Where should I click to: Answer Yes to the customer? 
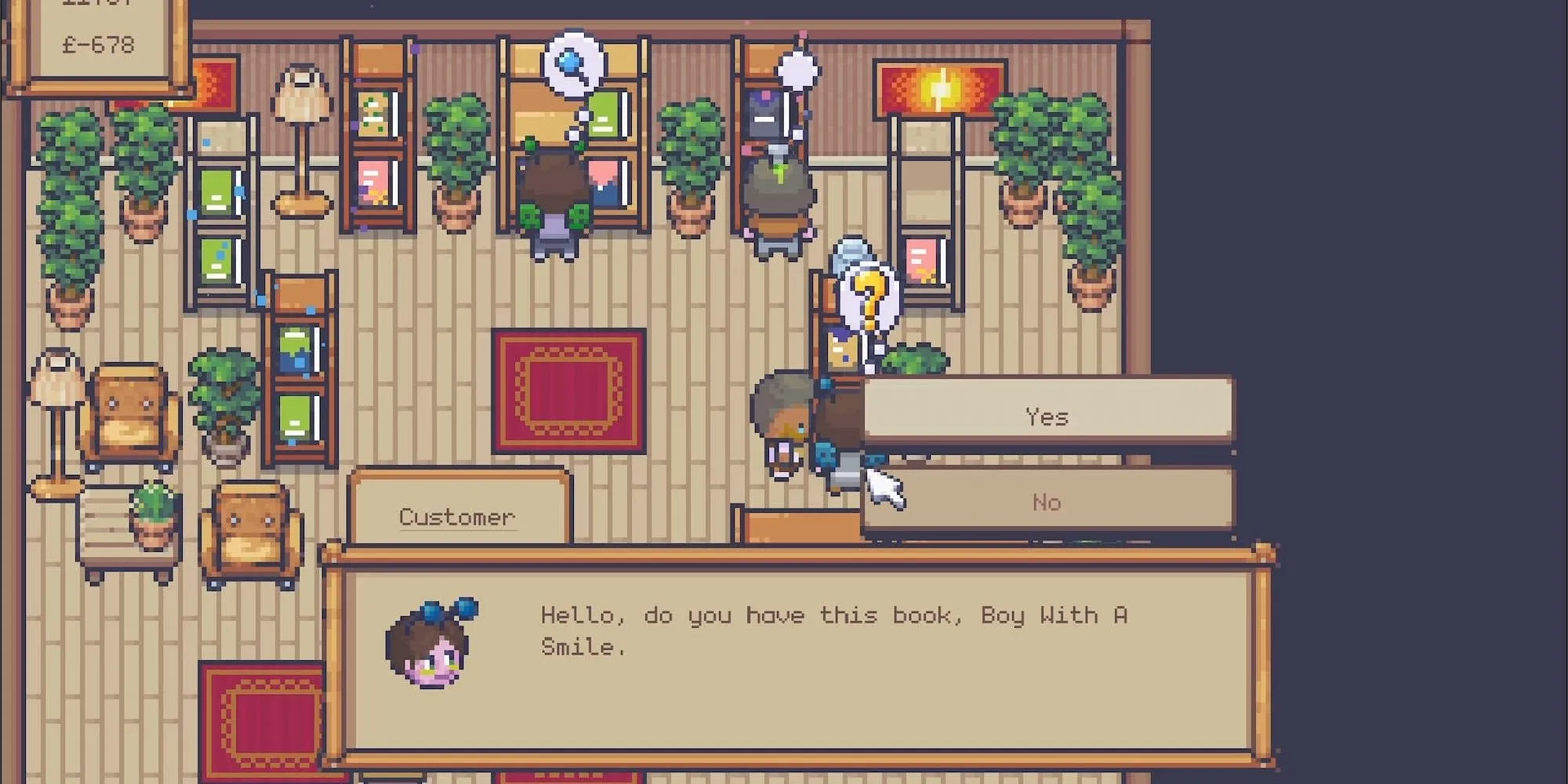pyautogui.click(x=1047, y=416)
